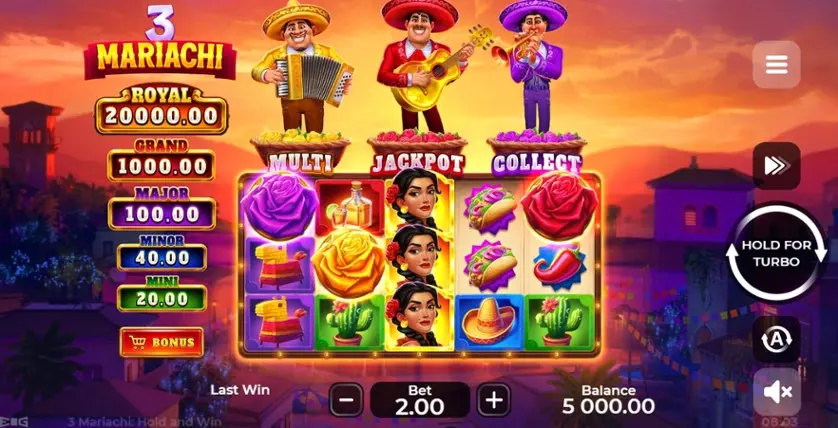Toggle the fast-forward turbo button

pos(776,166)
